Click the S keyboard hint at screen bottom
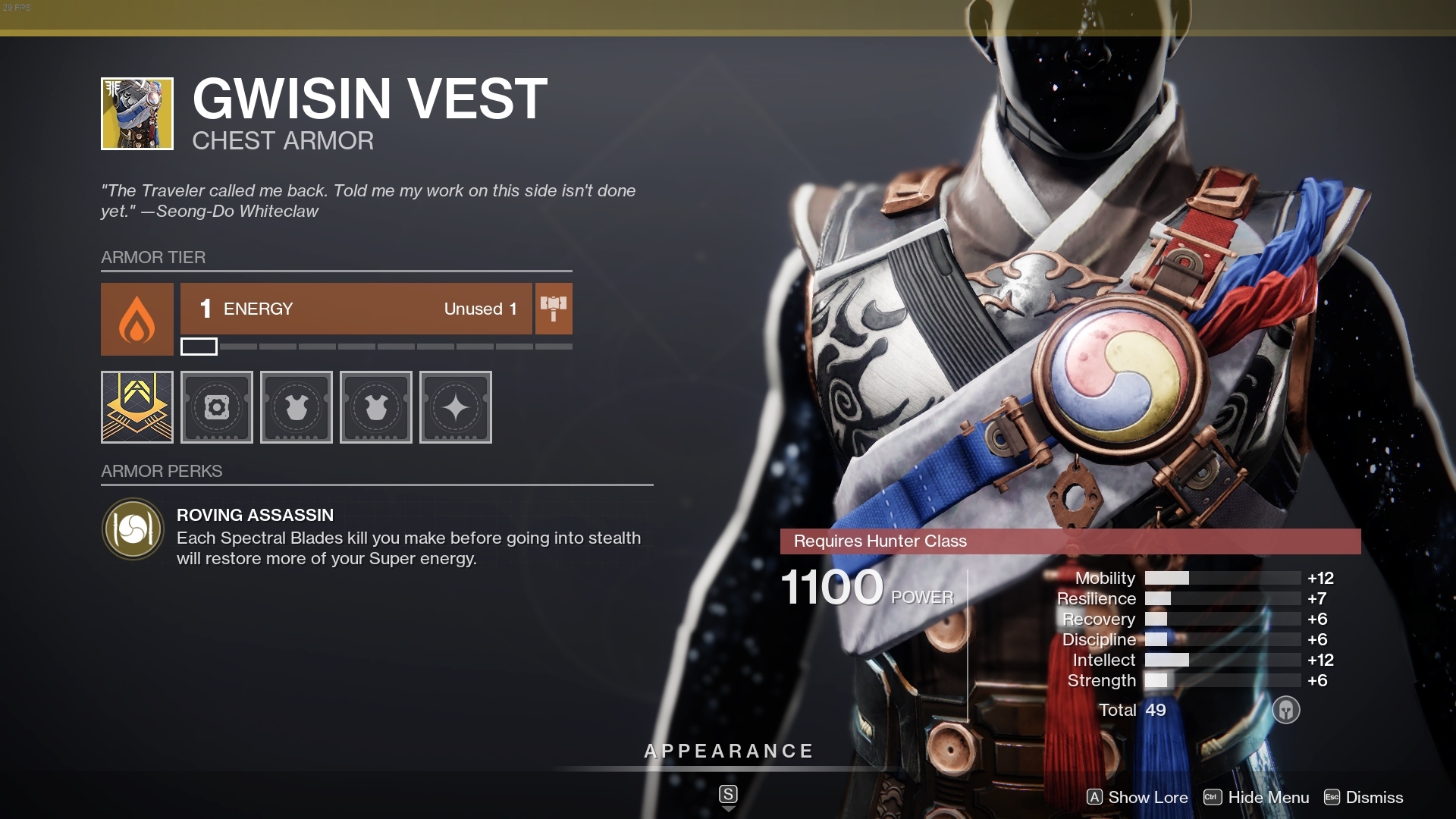Screen dimensions: 1456x819 click(x=727, y=795)
